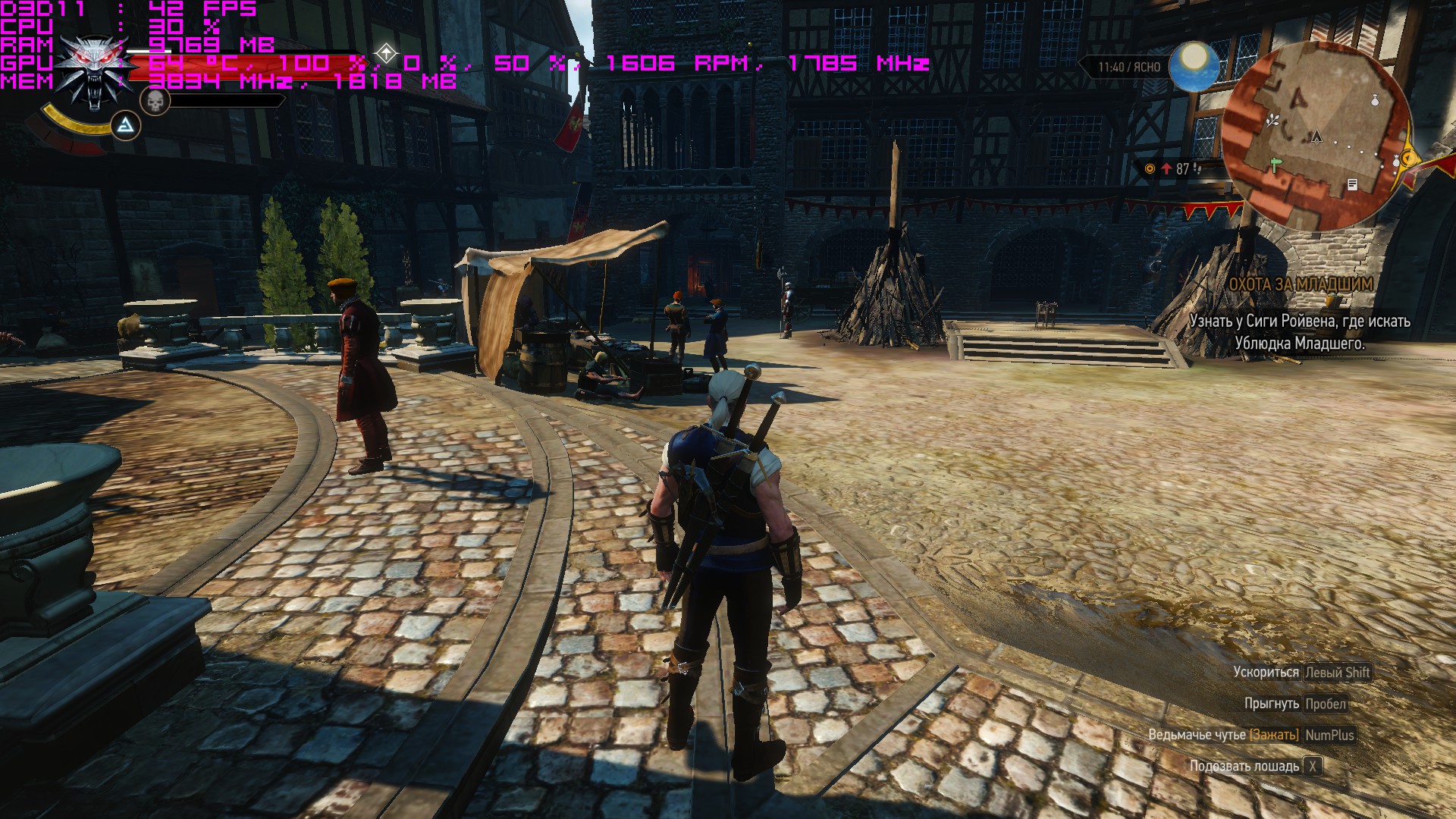Select the green signpost marker on minimap
1456x819 pixels.
[x=1276, y=164]
